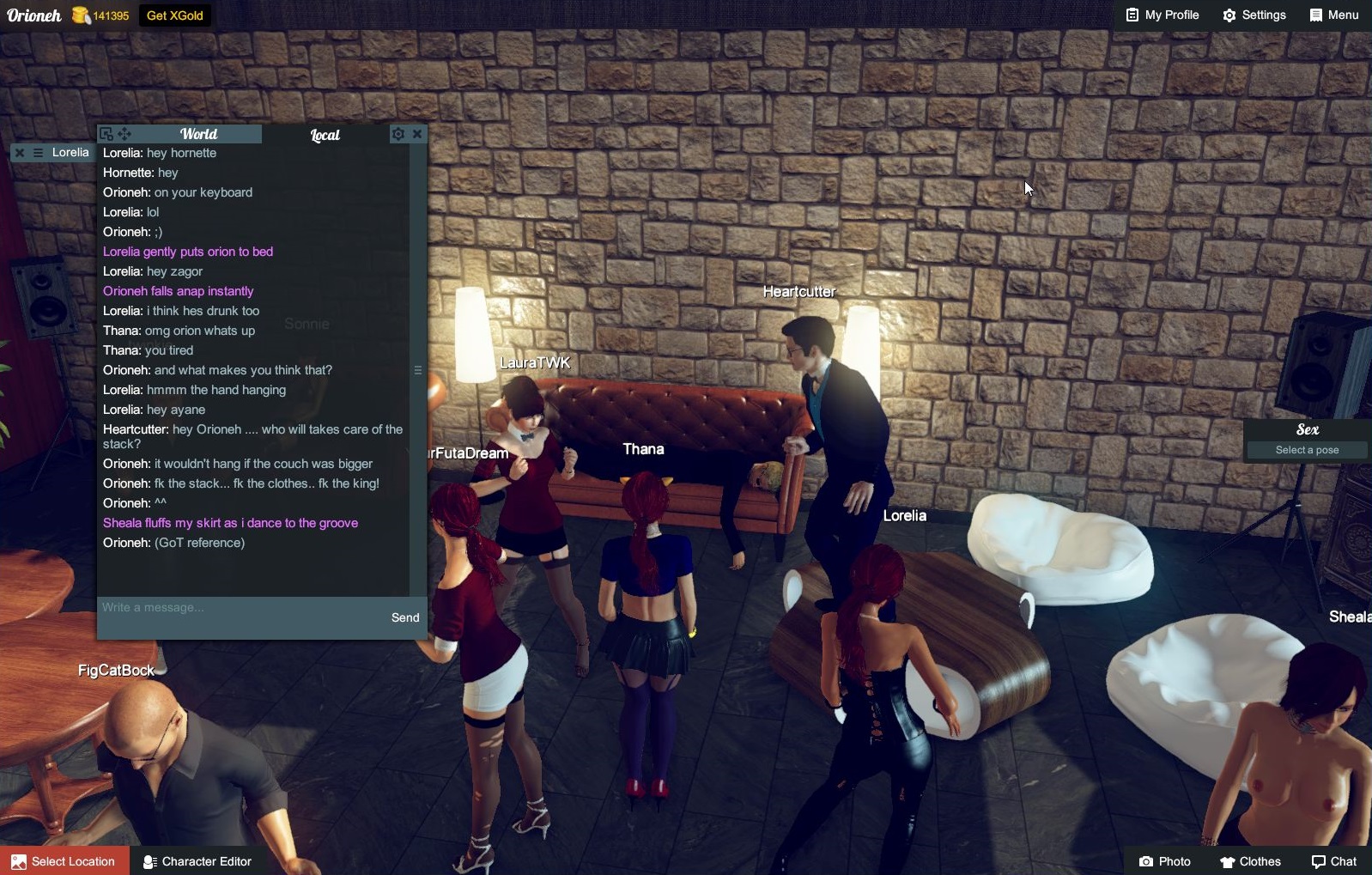
Task: Open the Select a pose dropdown
Action: coord(1306,449)
